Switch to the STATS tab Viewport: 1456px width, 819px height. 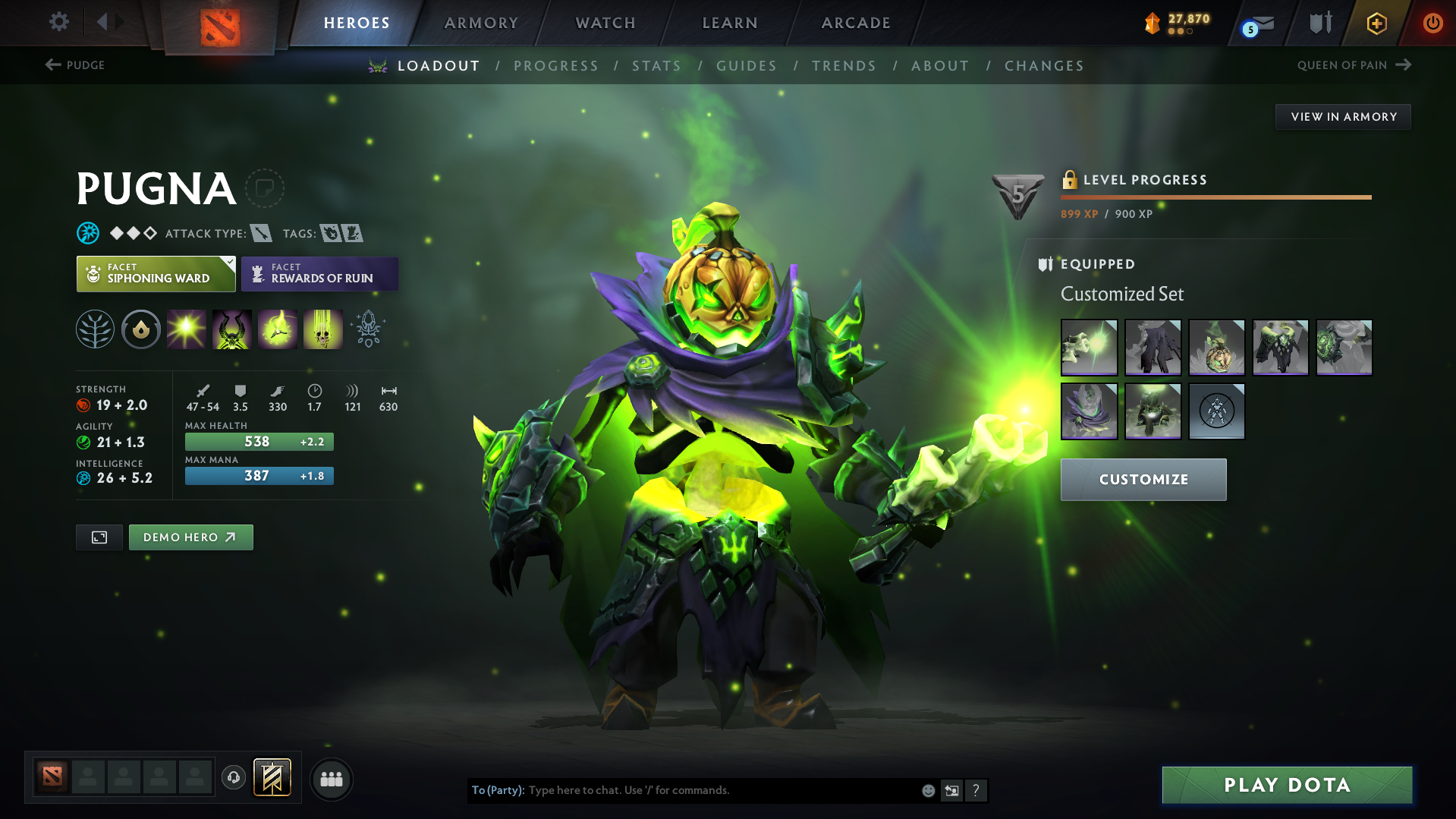click(656, 66)
